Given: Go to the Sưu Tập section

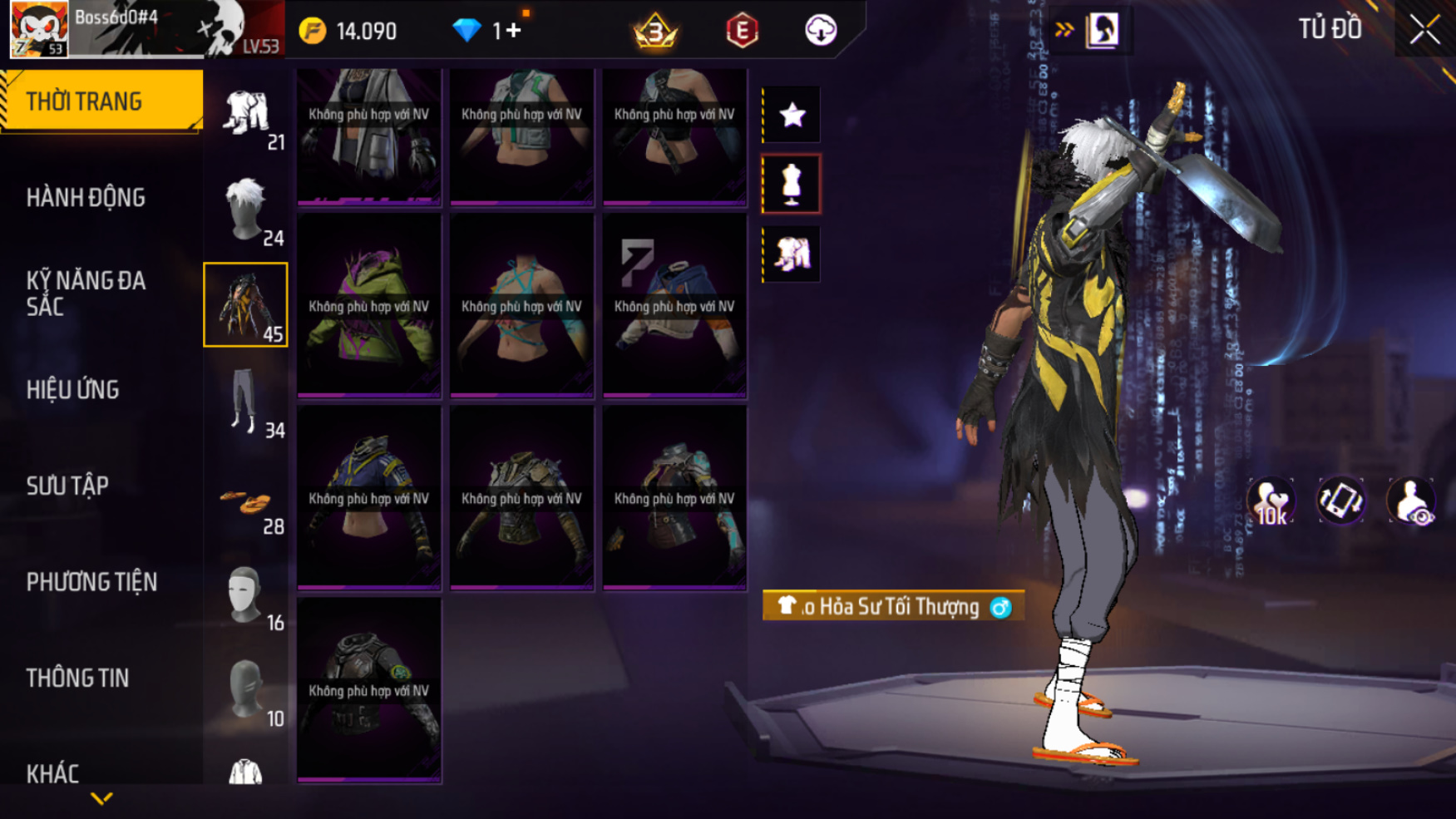Looking at the screenshot, I should coord(67,486).
